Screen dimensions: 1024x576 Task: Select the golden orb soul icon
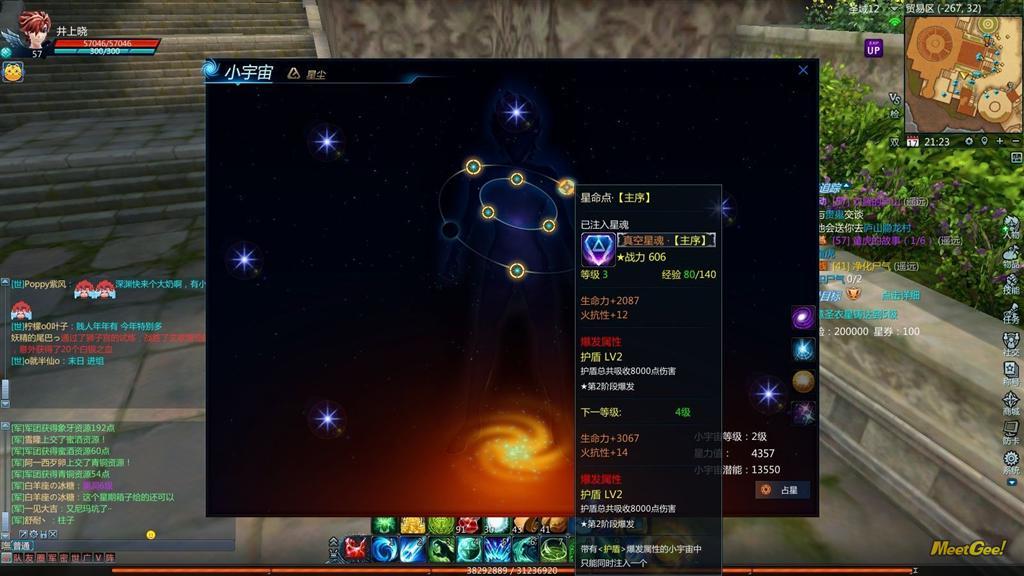[804, 381]
